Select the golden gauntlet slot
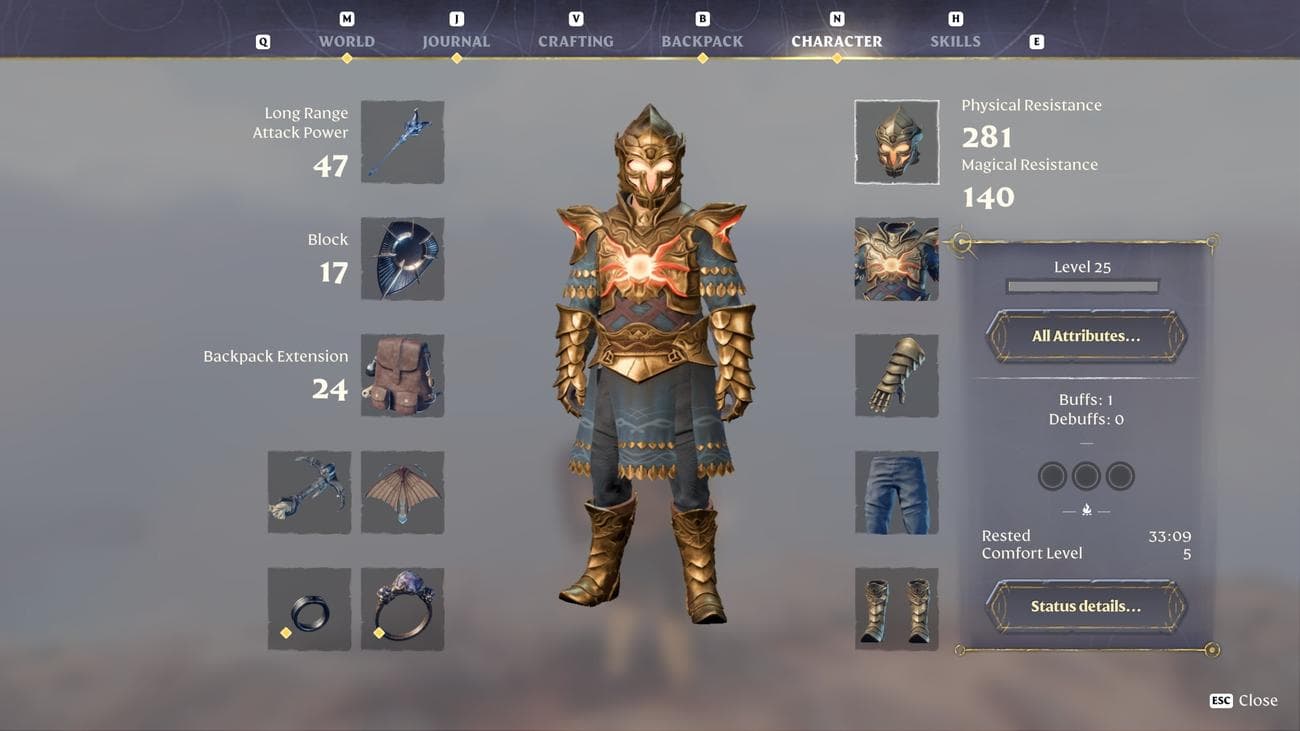The width and height of the screenshot is (1300, 731). pos(896,375)
